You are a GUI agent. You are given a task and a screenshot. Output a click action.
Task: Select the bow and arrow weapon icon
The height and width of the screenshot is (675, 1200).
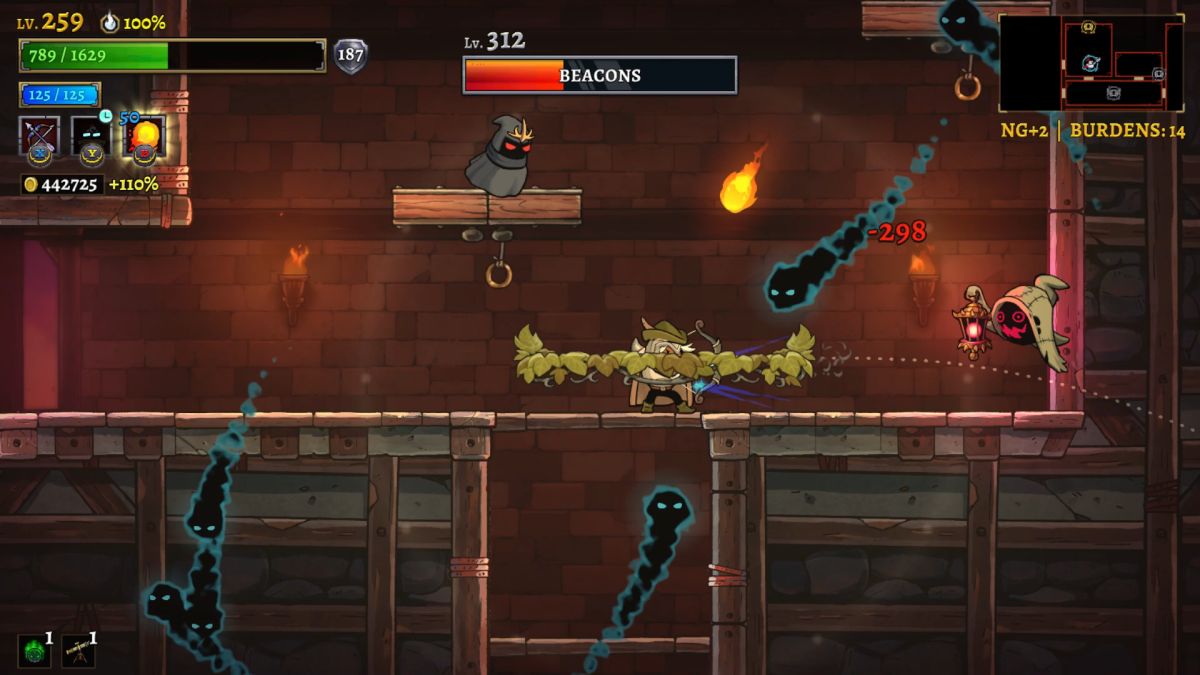tap(39, 135)
